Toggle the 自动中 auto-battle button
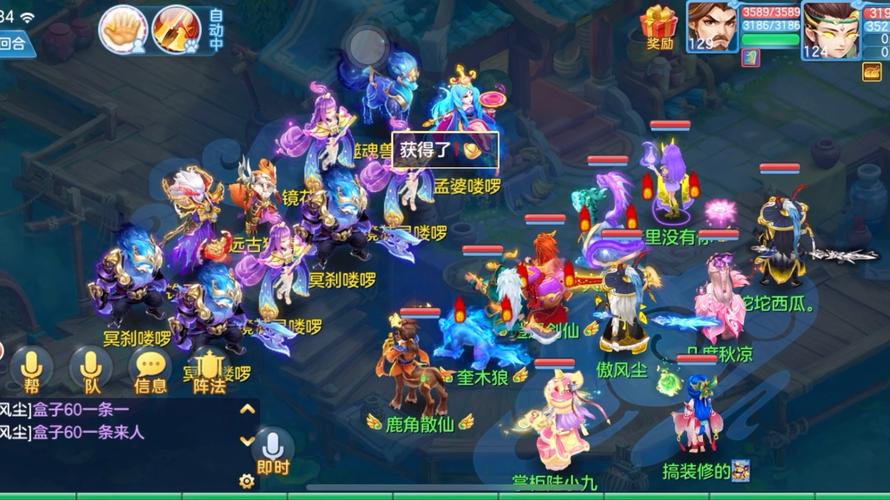Screen dimensions: 890x500 216,30
